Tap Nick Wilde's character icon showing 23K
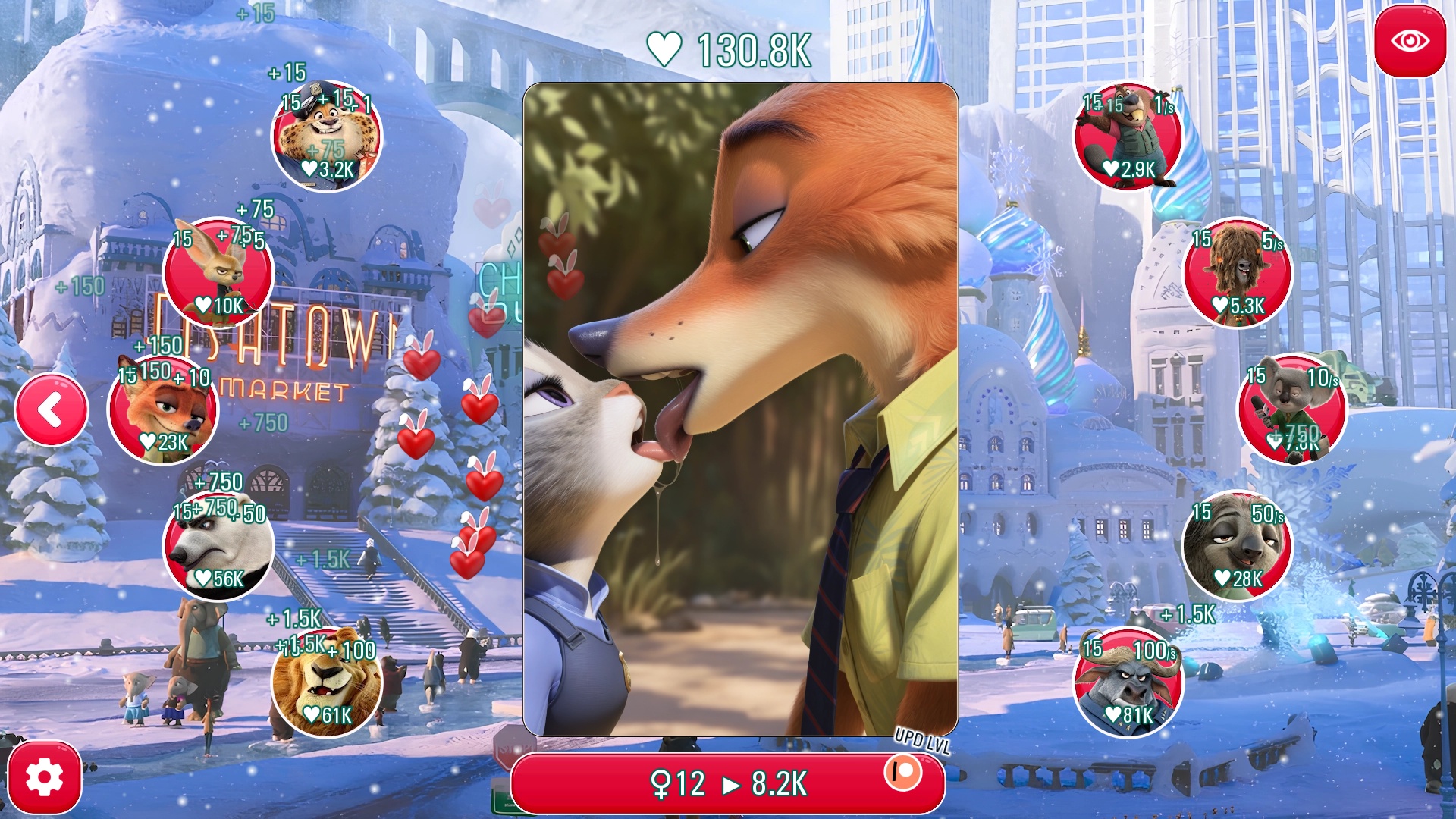 [163, 409]
